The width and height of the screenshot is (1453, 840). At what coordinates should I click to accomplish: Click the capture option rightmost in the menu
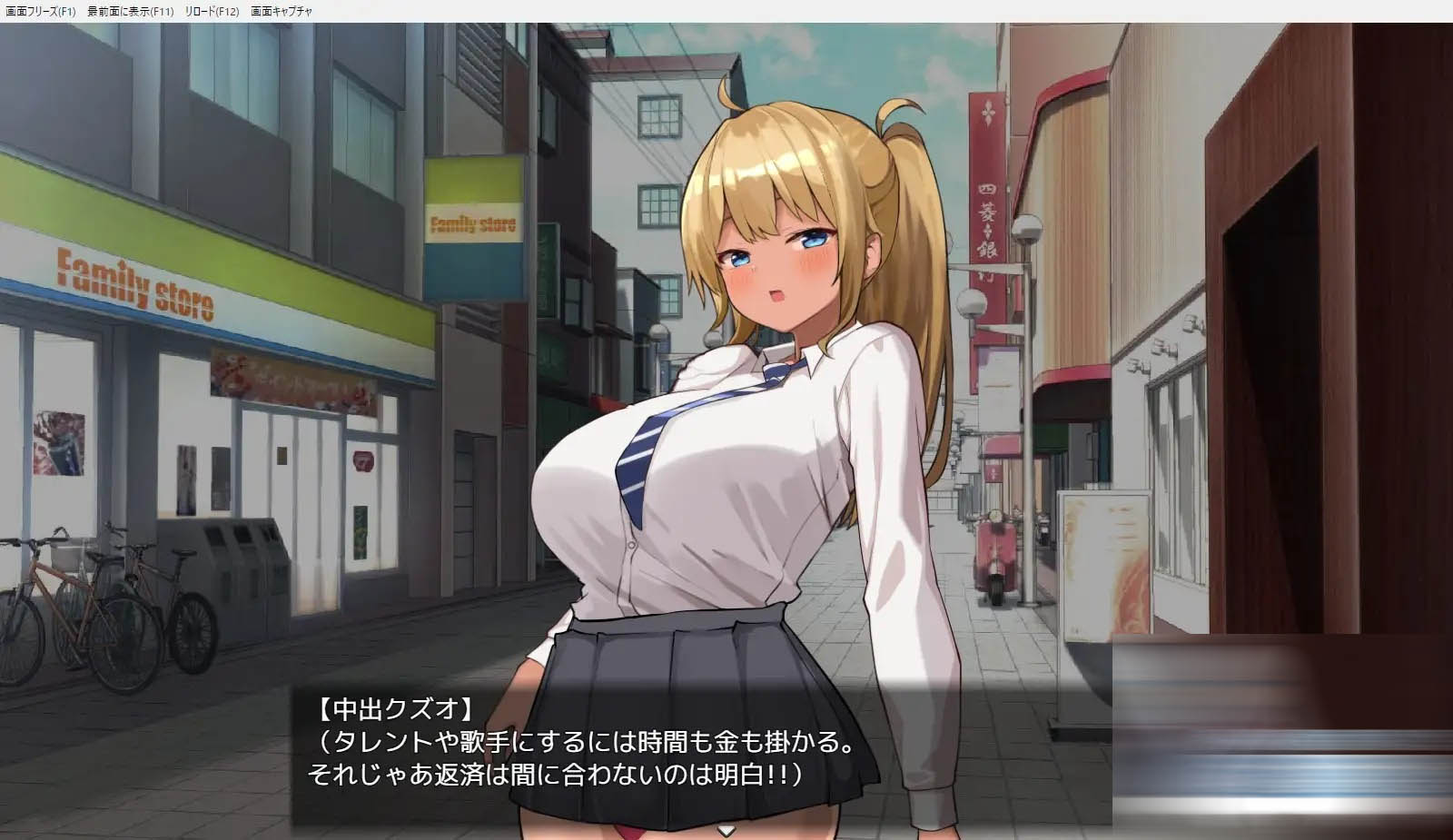[282, 11]
